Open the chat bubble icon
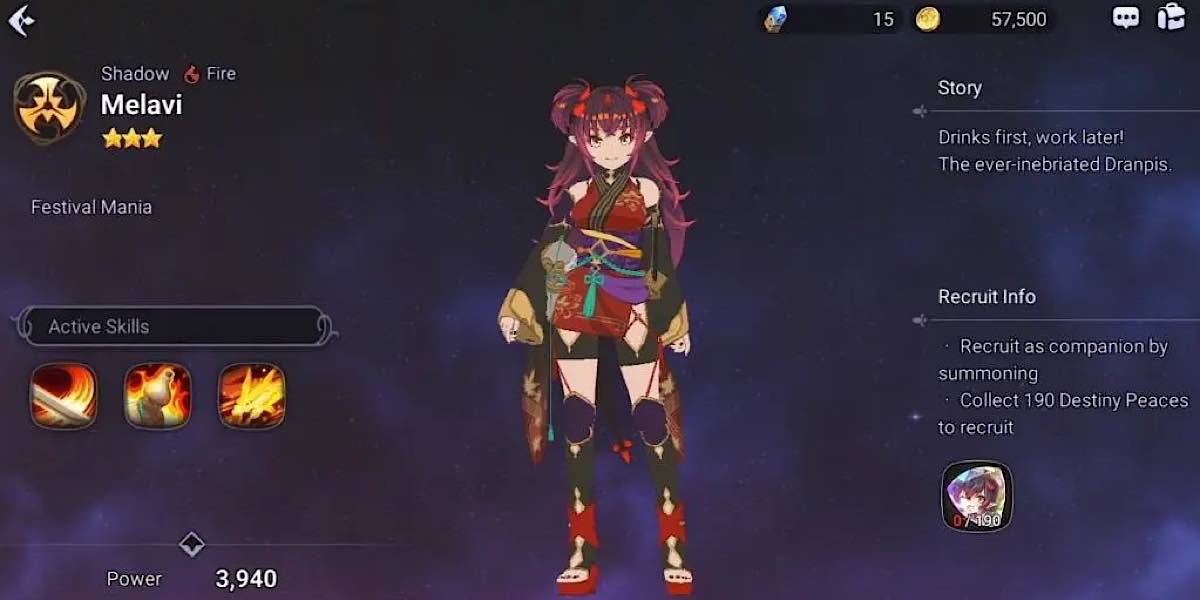This screenshot has width=1200, height=600. (1126, 18)
